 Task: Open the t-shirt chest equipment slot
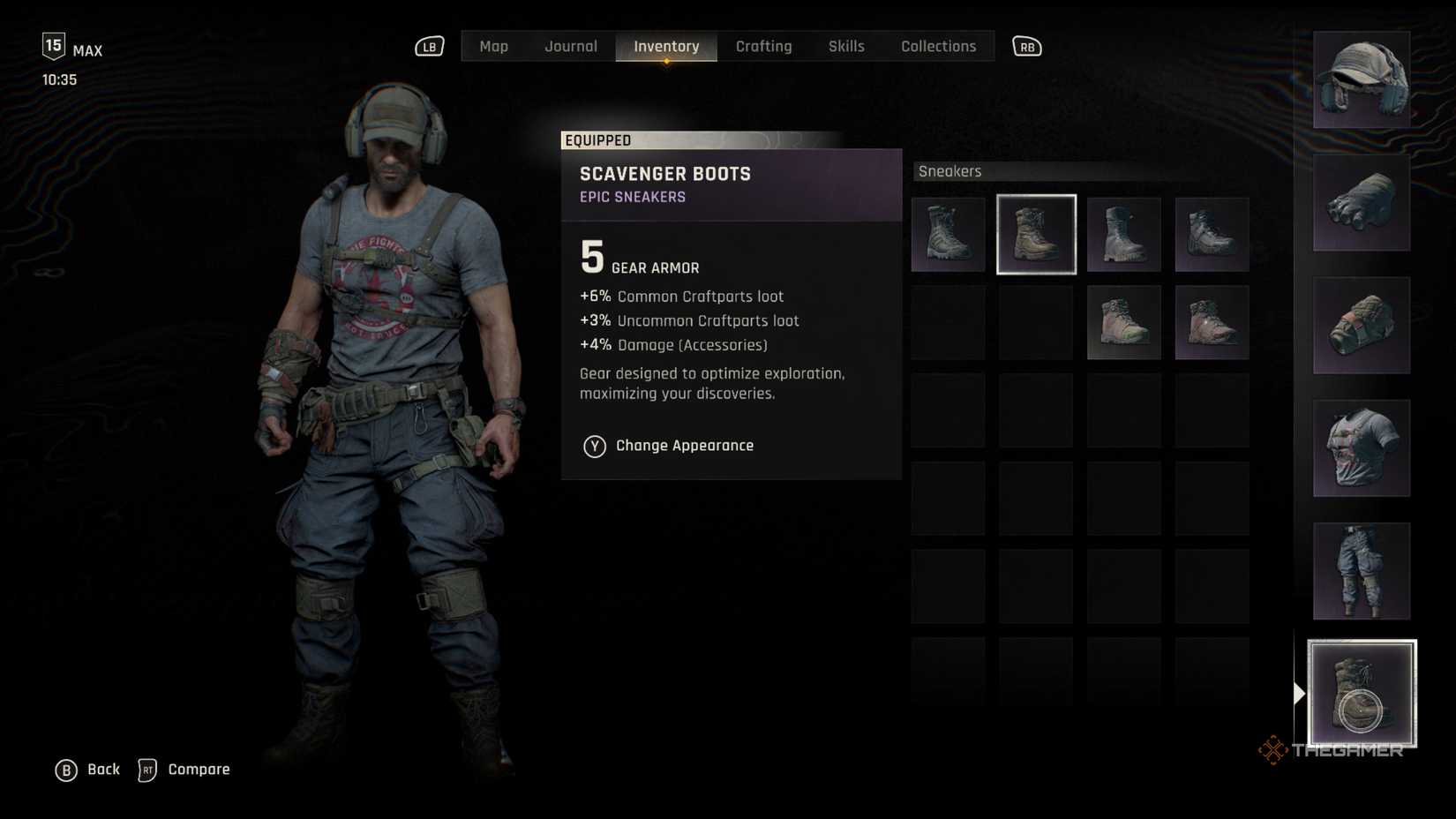(x=1361, y=448)
